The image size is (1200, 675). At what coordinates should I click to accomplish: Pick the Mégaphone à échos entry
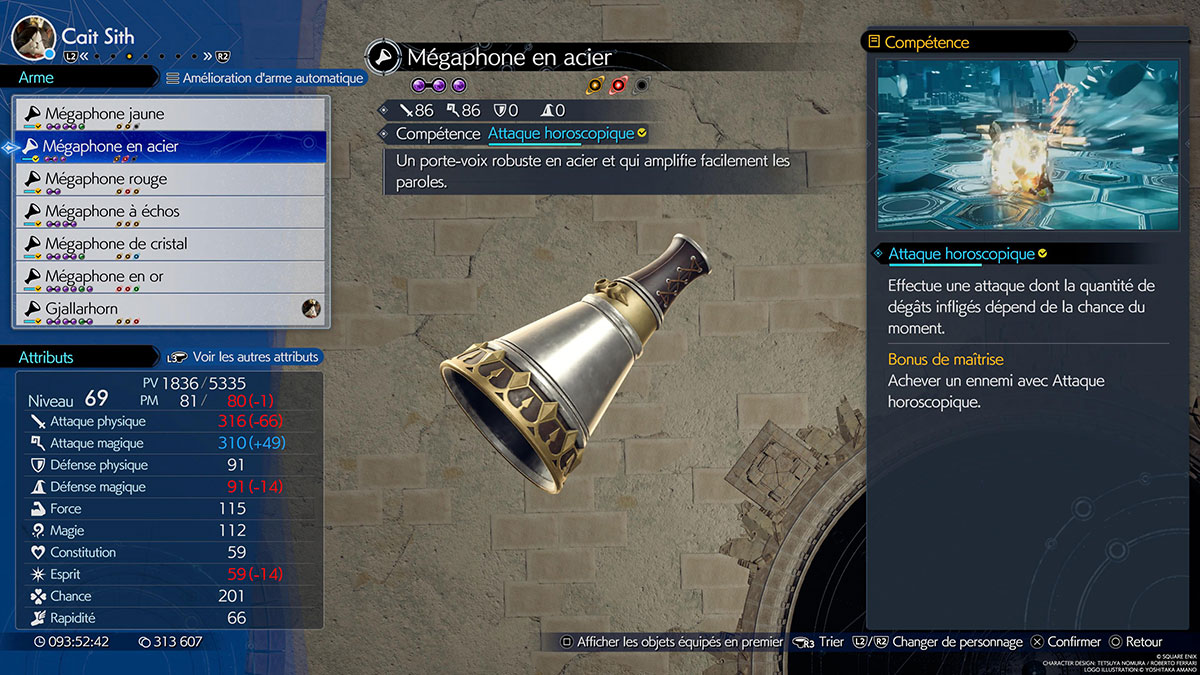[170, 212]
